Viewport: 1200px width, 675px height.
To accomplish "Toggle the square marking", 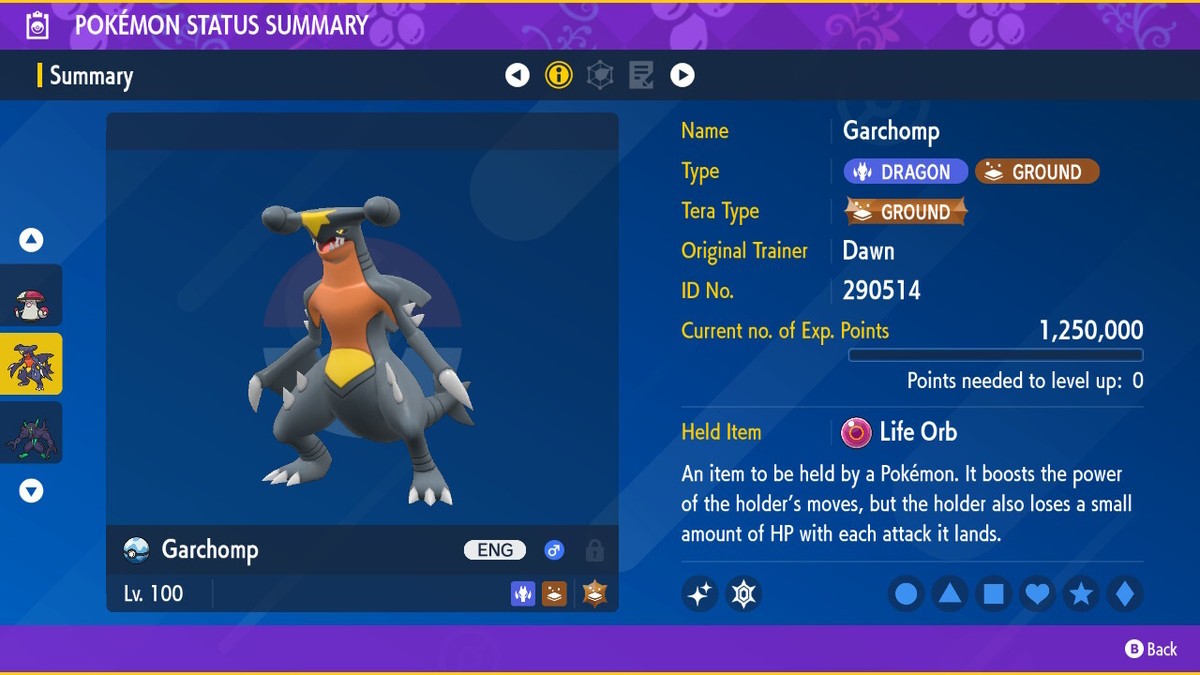I will [x=994, y=595].
